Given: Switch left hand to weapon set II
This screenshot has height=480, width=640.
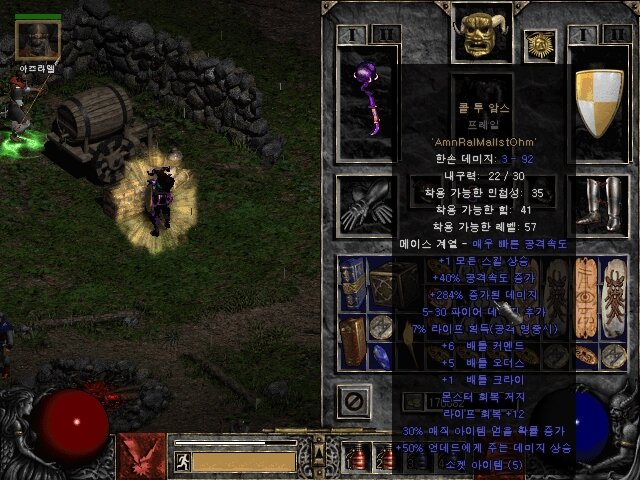Looking at the screenshot, I should coord(384,35).
